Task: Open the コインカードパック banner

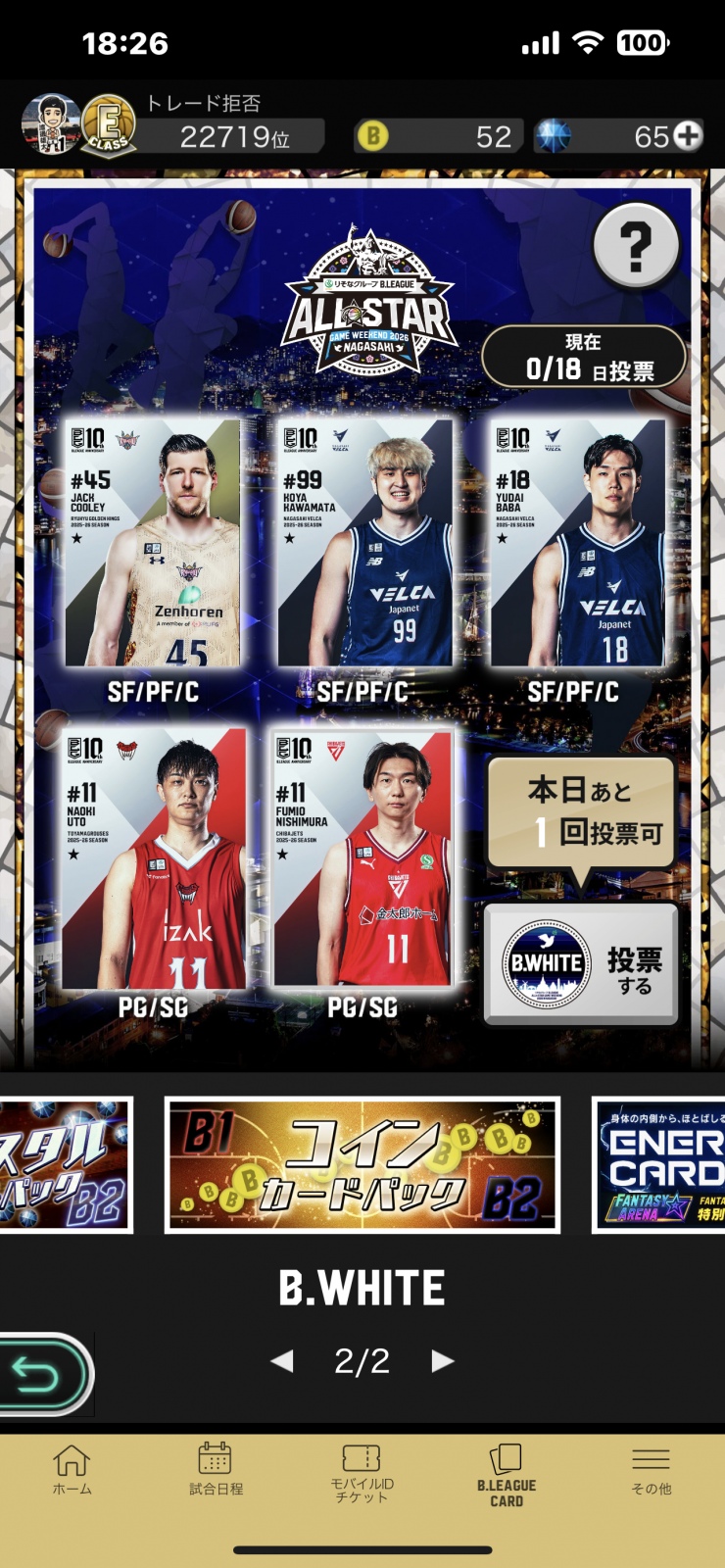Action: pyautogui.click(x=362, y=1164)
